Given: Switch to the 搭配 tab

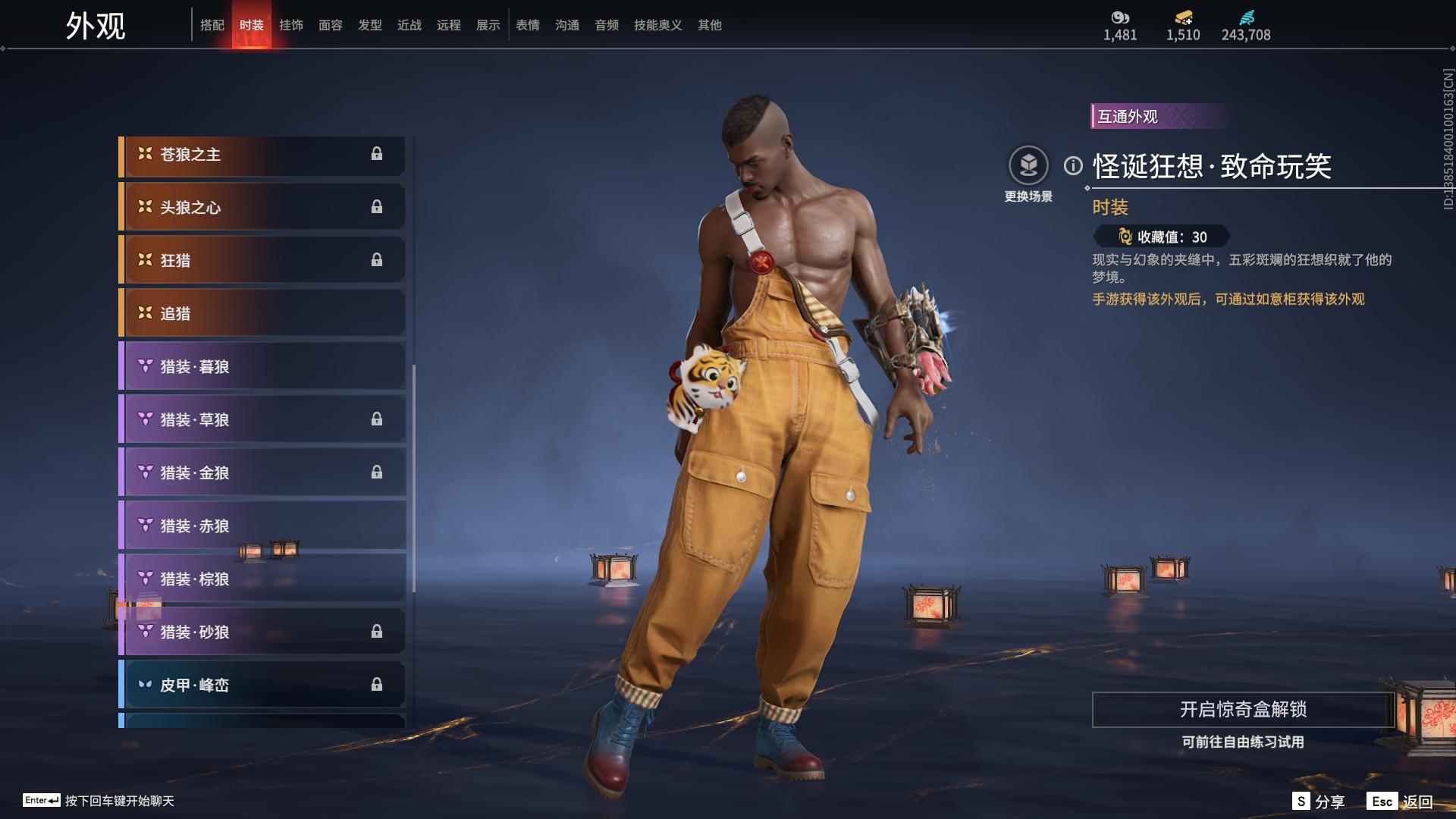Looking at the screenshot, I should tap(213, 24).
